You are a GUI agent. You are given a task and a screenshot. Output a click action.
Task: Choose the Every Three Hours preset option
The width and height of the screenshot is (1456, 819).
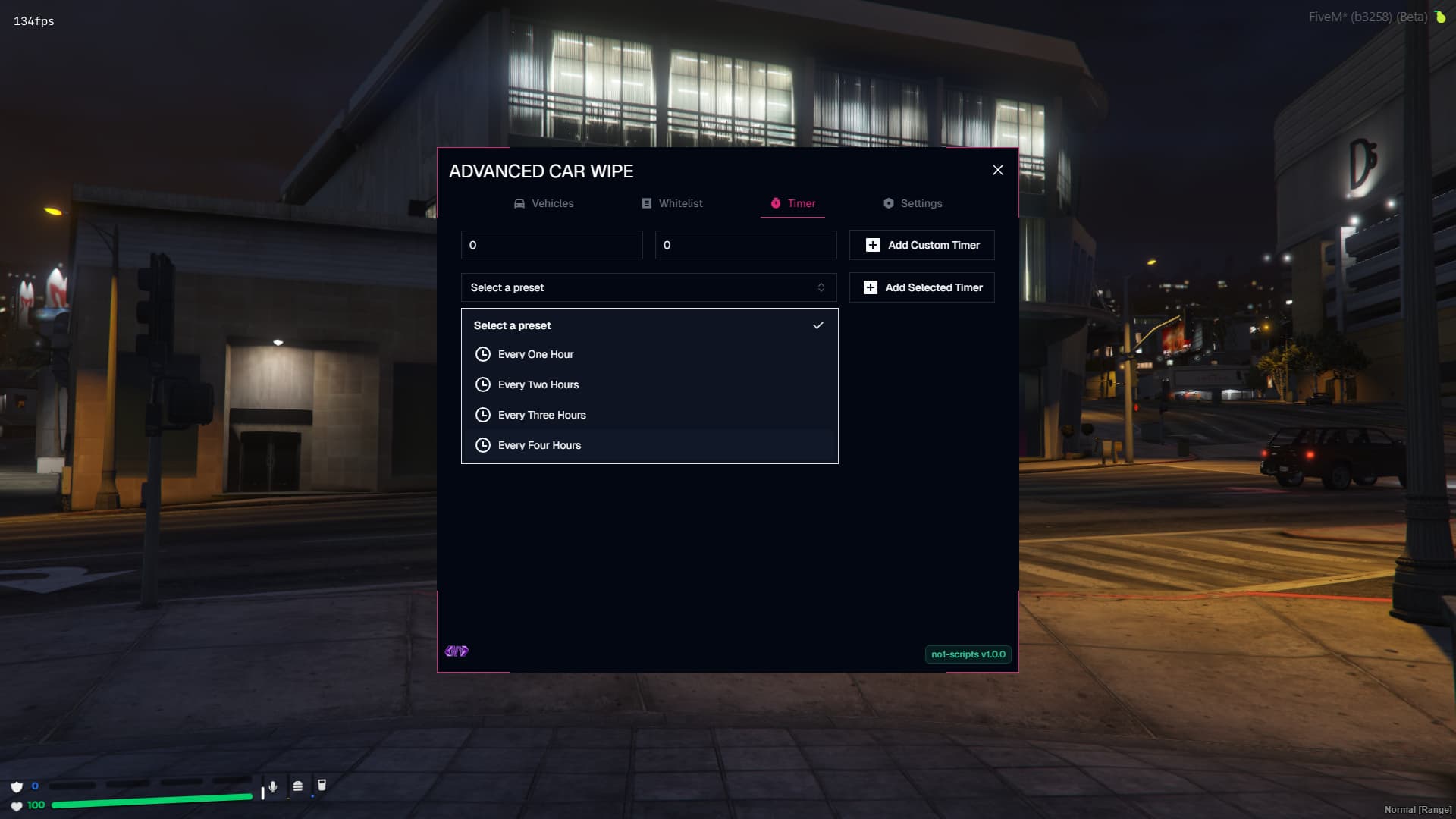click(x=541, y=415)
